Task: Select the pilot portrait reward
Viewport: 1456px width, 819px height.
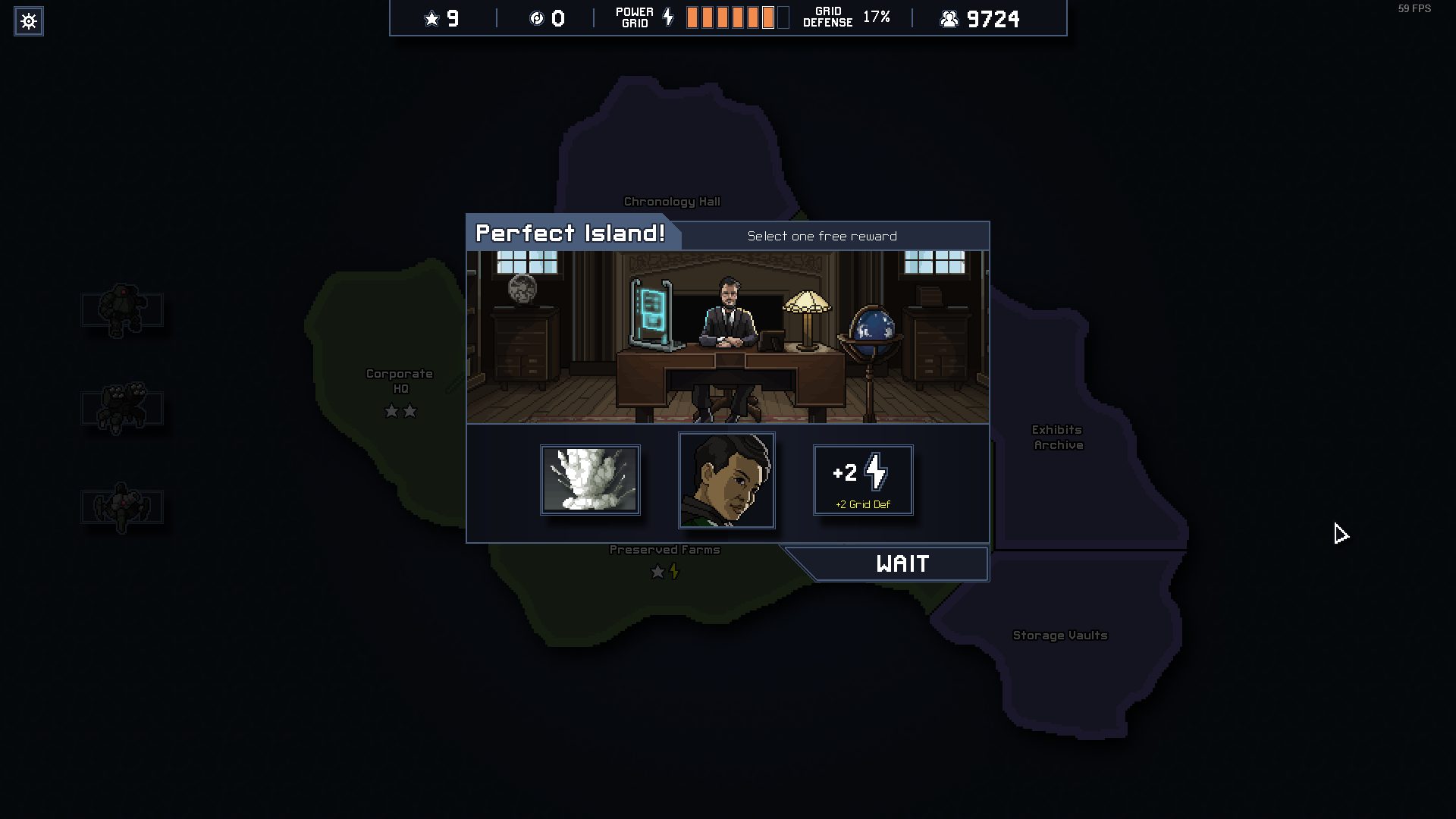Action: [726, 480]
